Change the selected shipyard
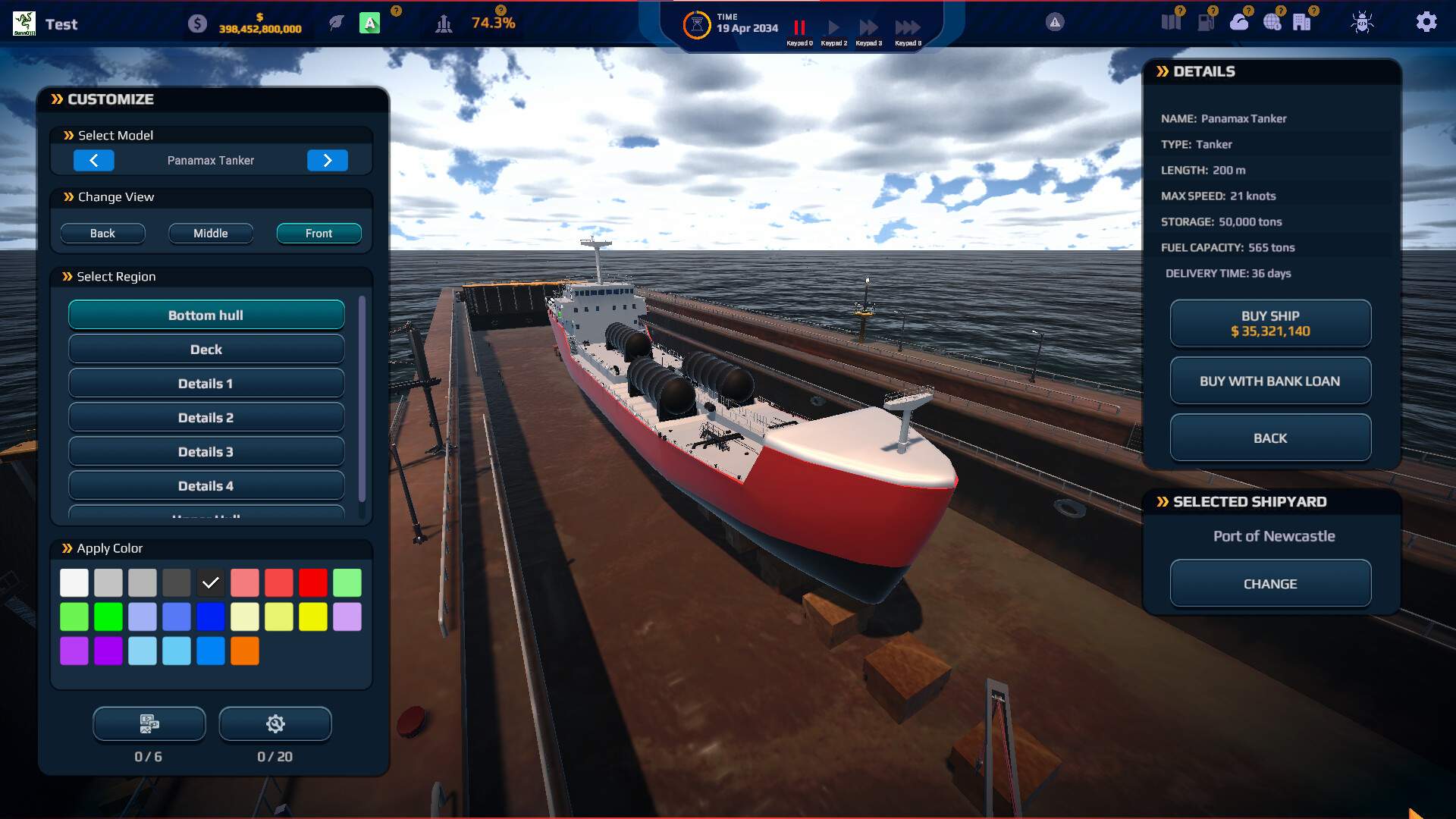Image resolution: width=1456 pixels, height=819 pixels. coord(1270,583)
